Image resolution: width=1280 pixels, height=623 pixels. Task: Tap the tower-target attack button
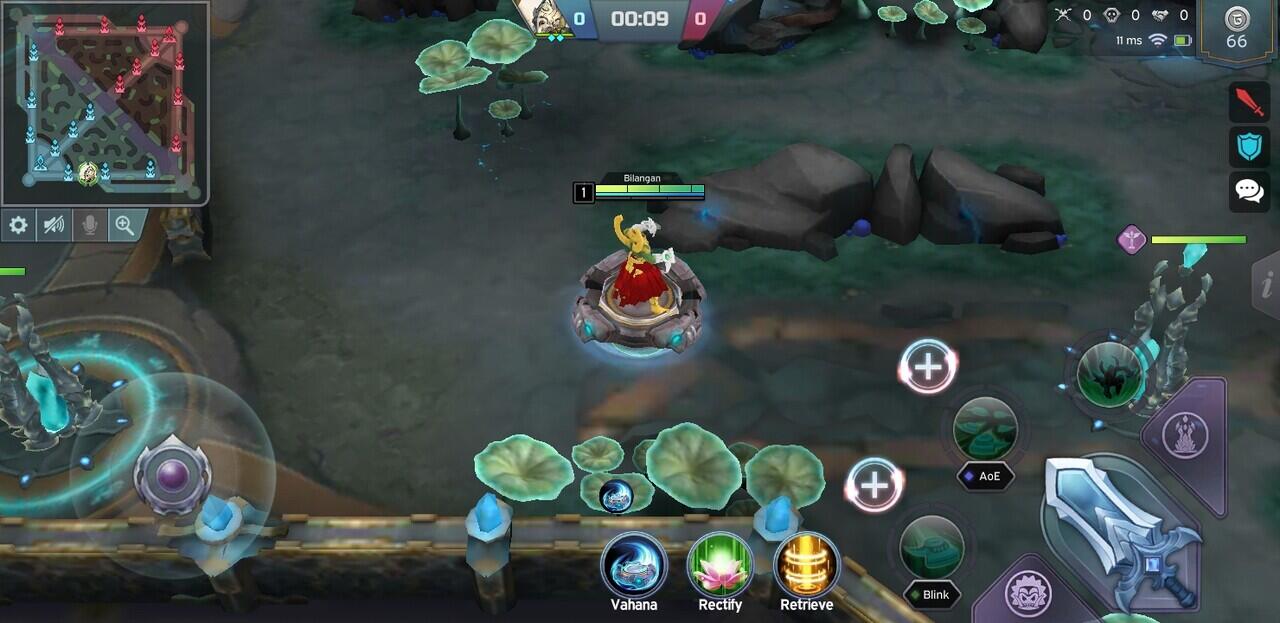[x=1186, y=435]
